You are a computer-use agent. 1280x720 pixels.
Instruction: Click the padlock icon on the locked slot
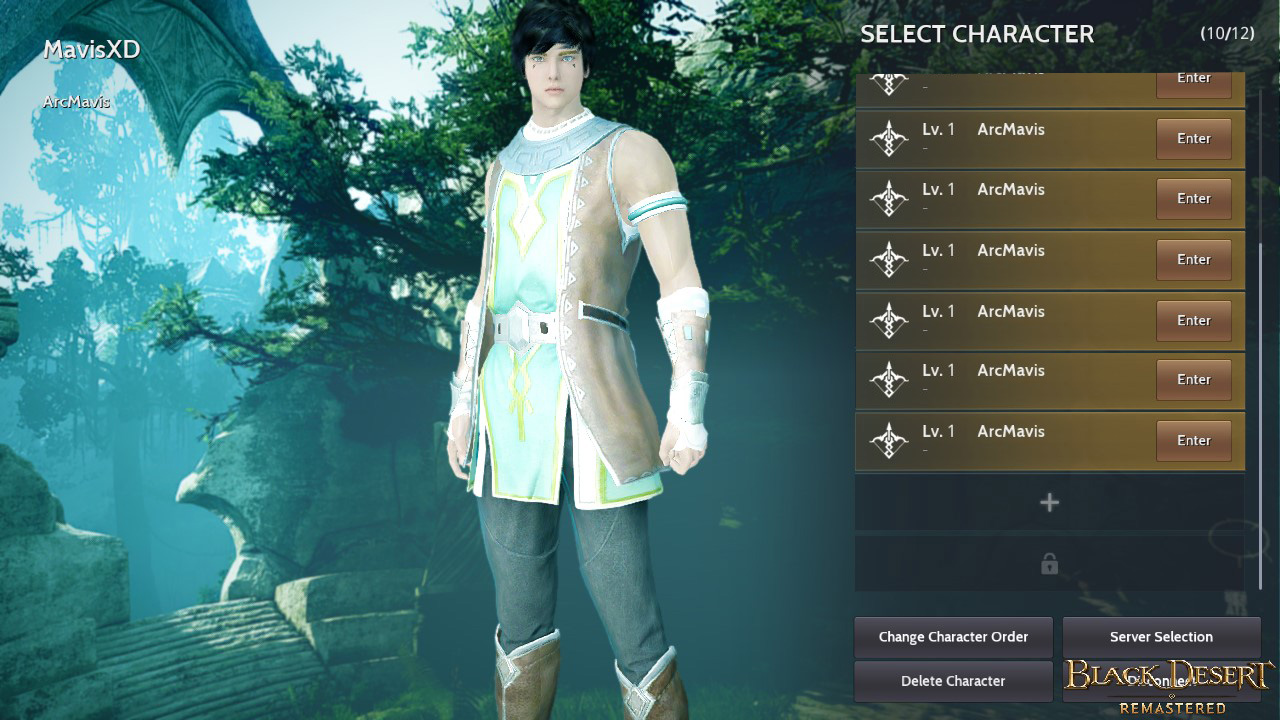pos(1049,563)
